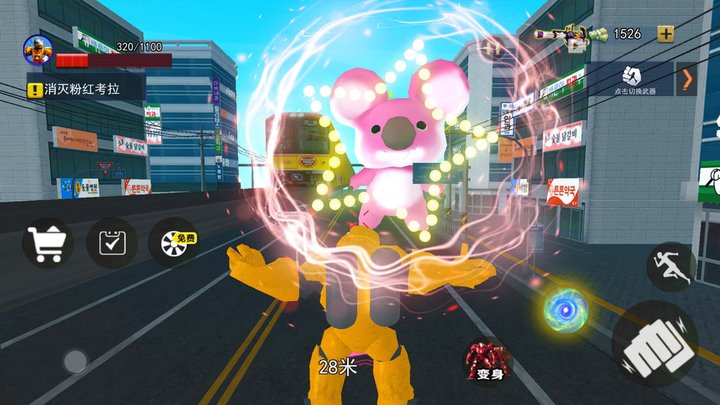Open the daily checklist tasks
The height and width of the screenshot is (405, 720).
[111, 242]
